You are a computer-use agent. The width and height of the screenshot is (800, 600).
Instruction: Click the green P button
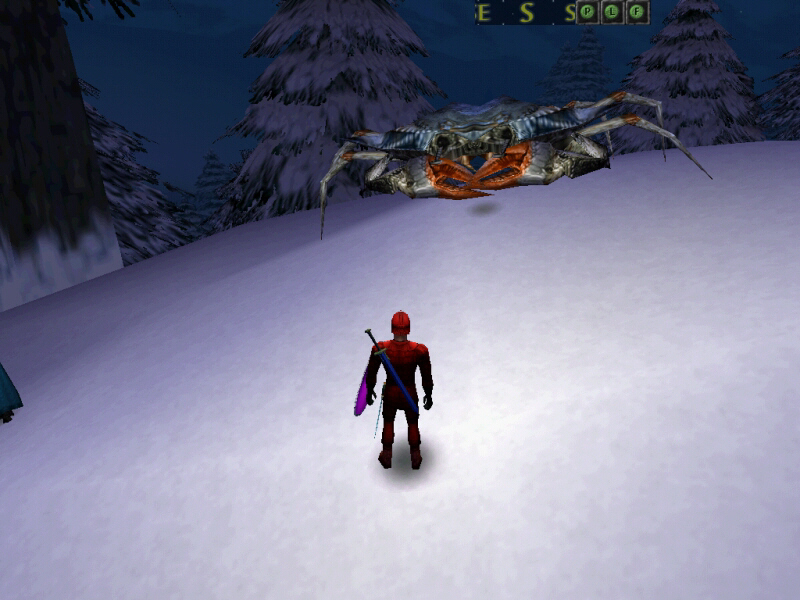pos(588,12)
